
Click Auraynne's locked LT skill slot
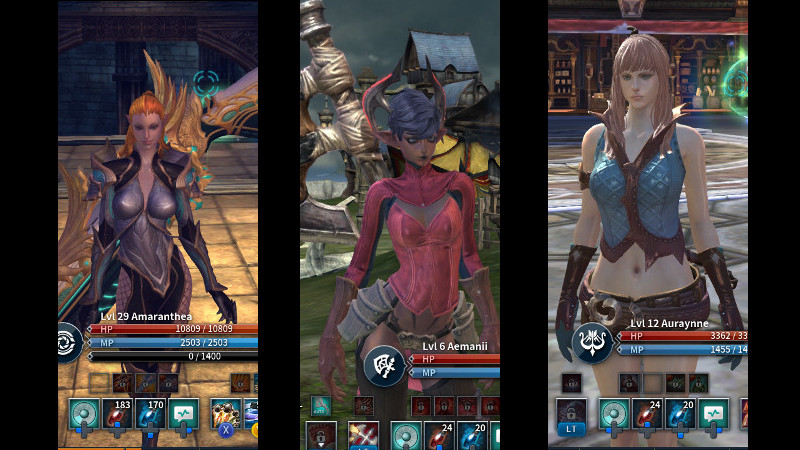click(571, 414)
